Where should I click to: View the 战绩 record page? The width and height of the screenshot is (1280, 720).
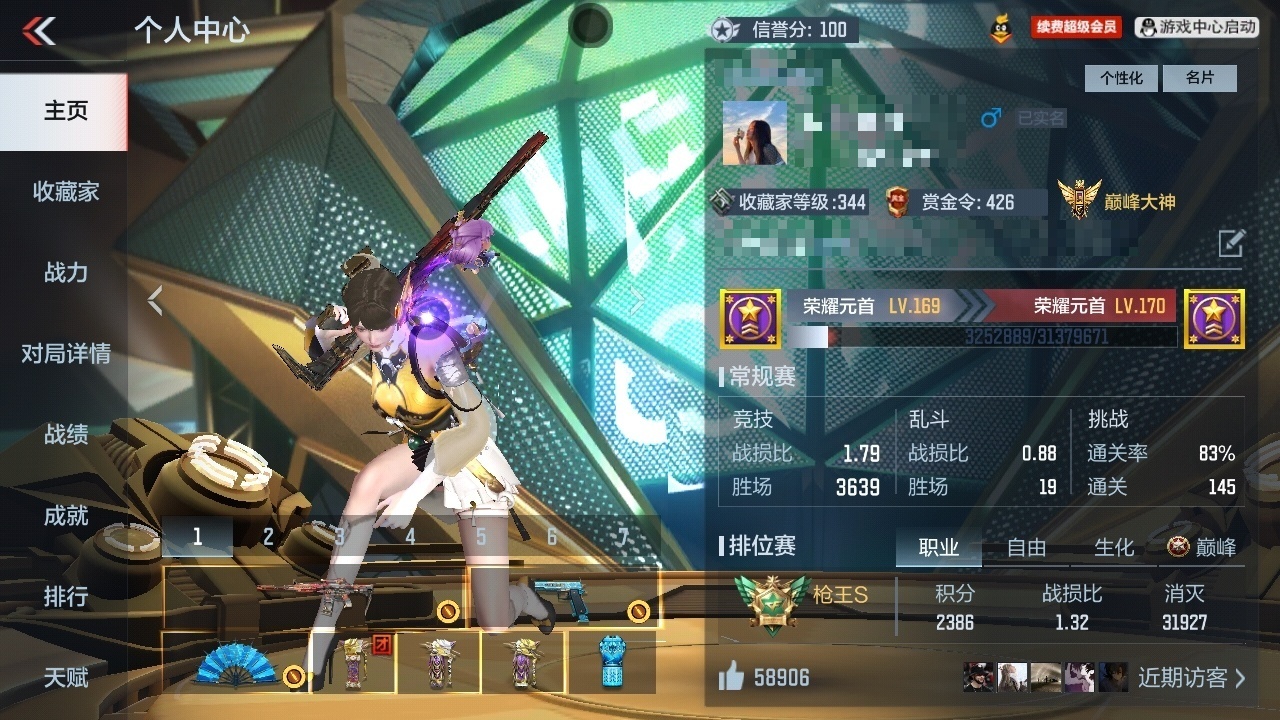[65, 434]
